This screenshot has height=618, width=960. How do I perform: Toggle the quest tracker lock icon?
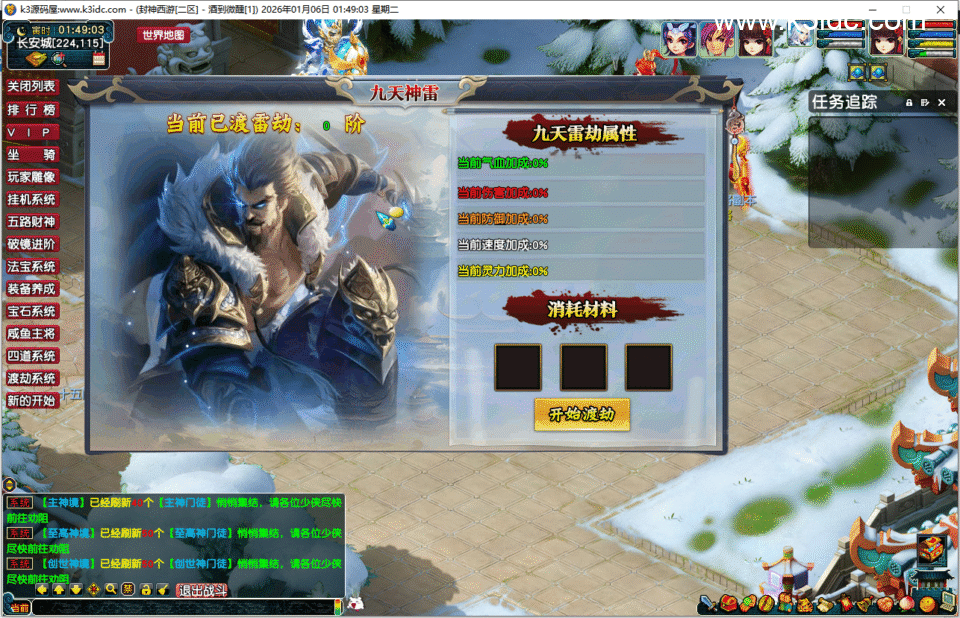909,102
